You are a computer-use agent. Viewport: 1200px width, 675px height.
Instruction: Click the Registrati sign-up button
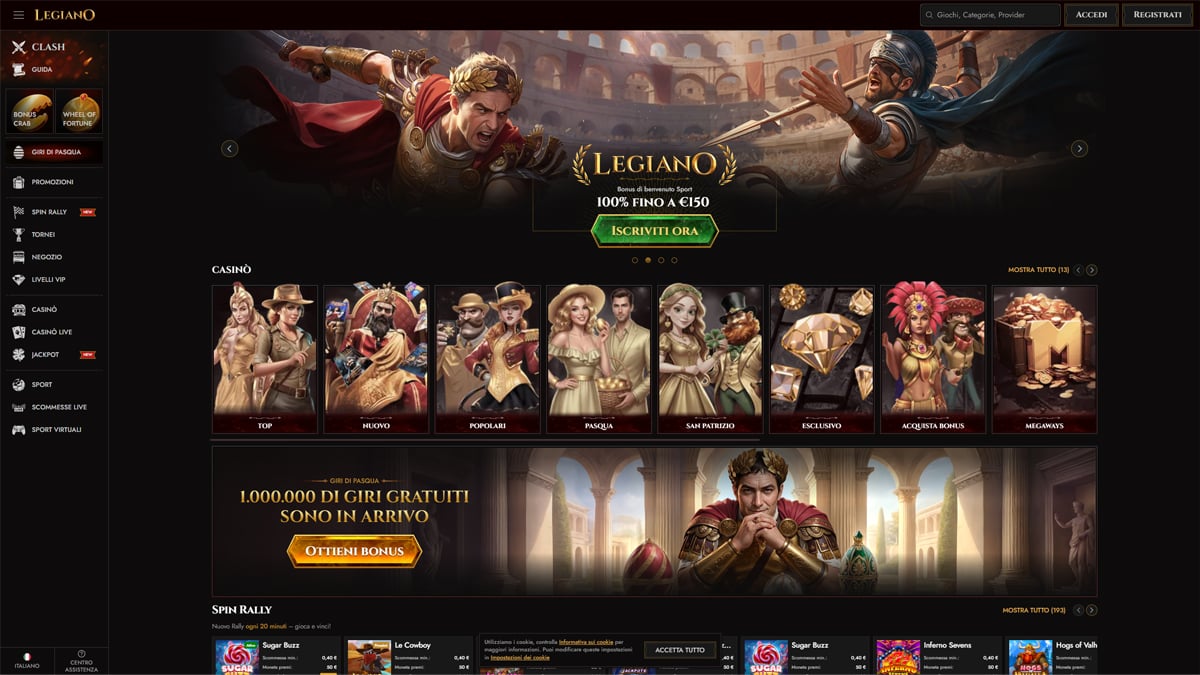coord(1158,15)
